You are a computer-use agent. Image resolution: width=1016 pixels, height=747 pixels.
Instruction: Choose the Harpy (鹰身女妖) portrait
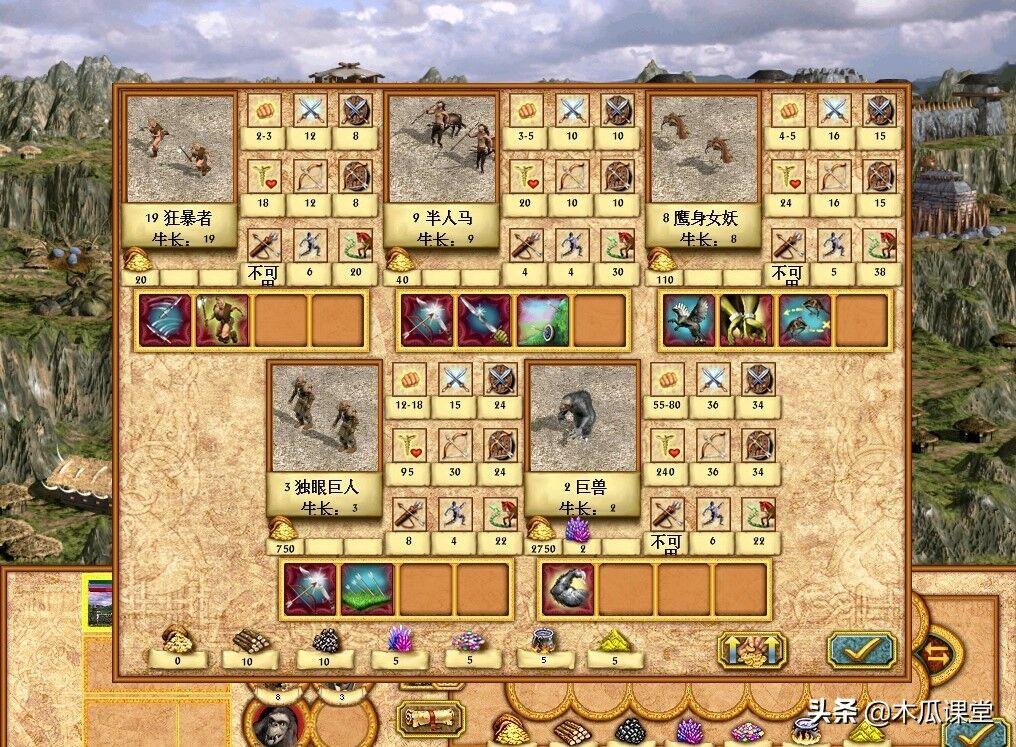point(704,150)
